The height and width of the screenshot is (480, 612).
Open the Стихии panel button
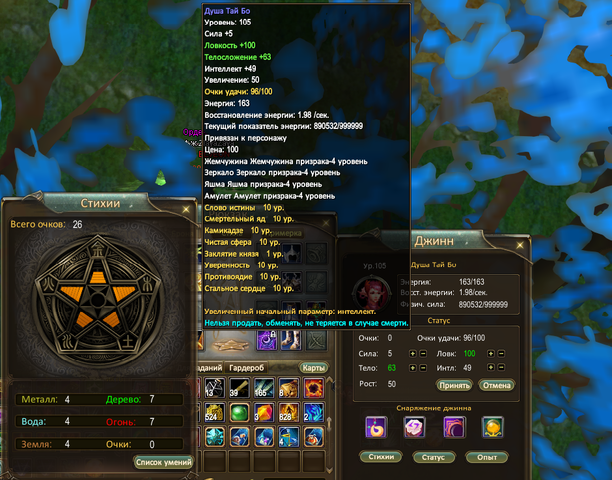[x=379, y=456]
